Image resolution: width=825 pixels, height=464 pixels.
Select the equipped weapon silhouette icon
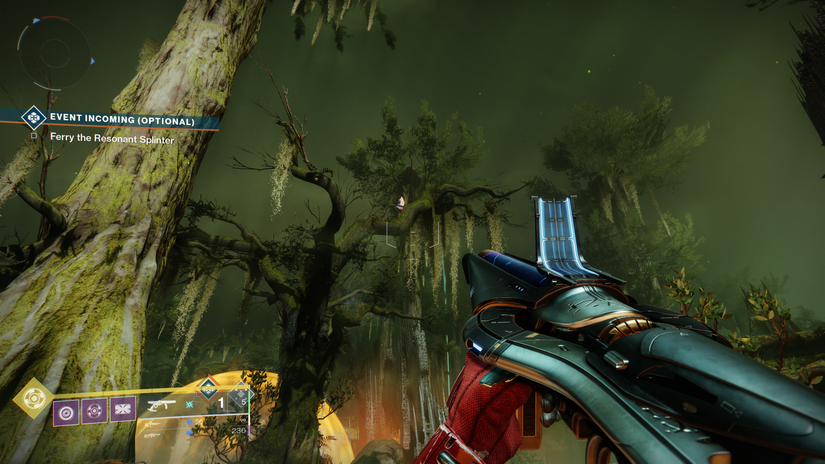pos(161,406)
